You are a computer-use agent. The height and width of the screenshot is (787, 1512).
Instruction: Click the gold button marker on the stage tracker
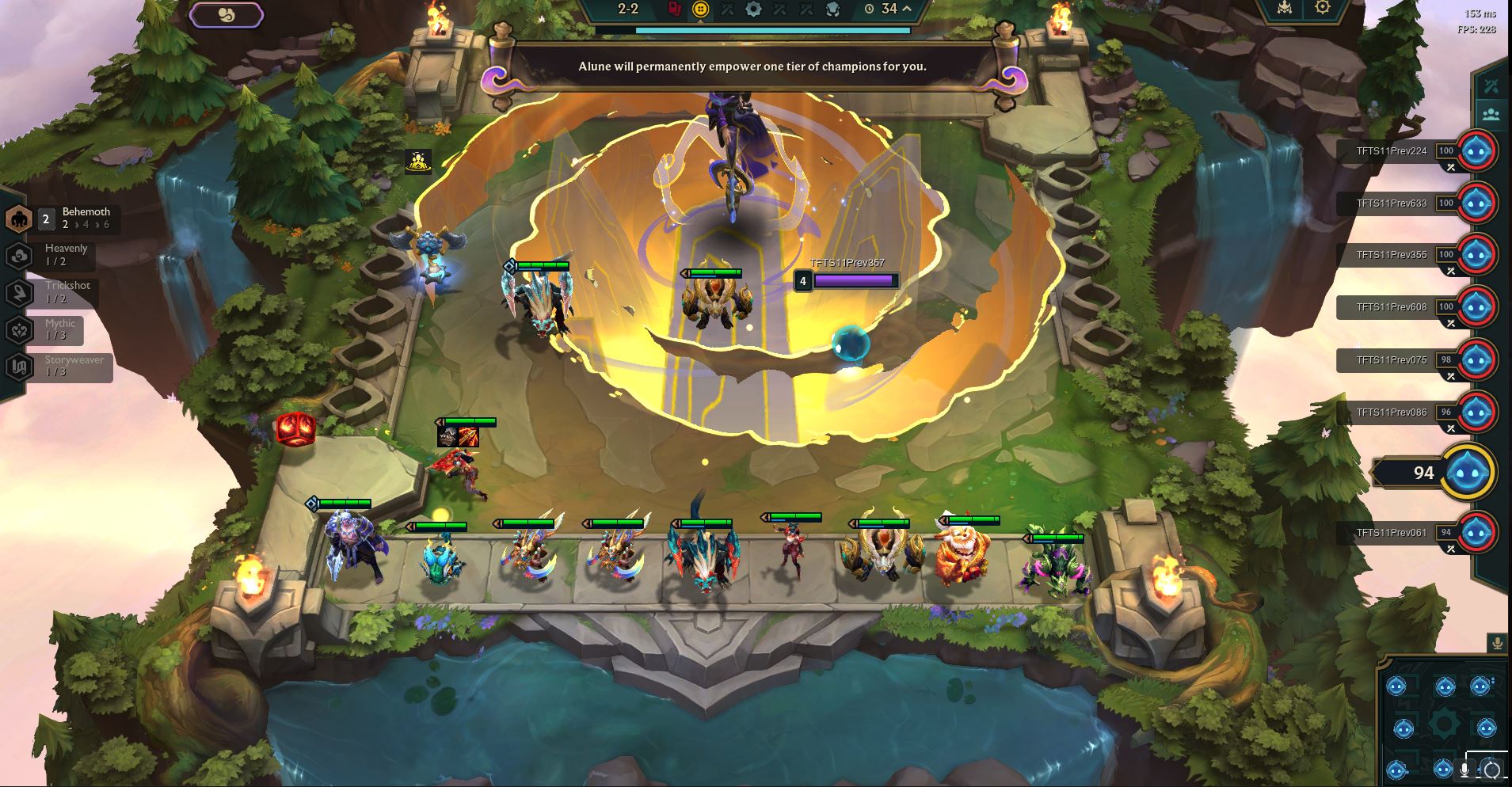700,10
